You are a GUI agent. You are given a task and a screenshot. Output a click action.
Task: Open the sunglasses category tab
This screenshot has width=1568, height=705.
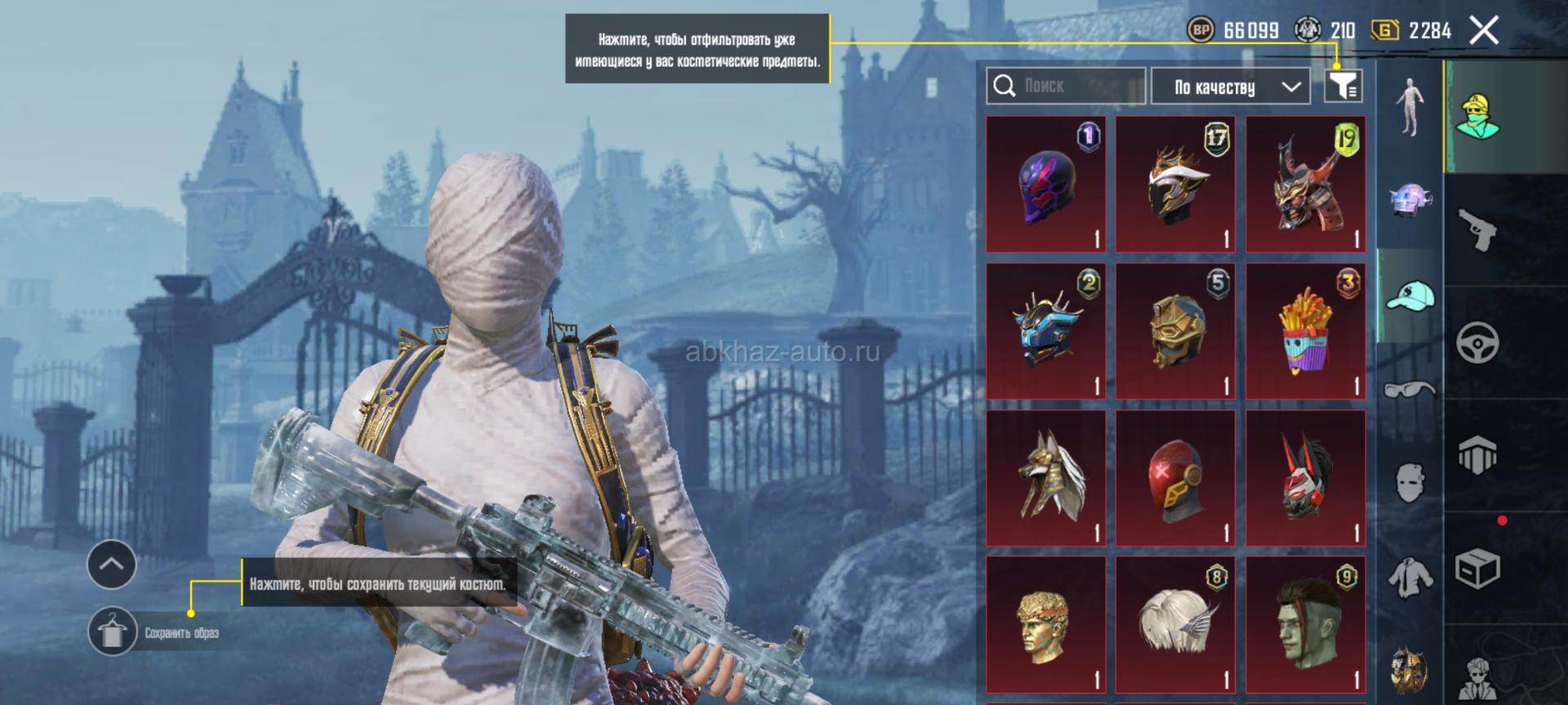coord(1410,389)
